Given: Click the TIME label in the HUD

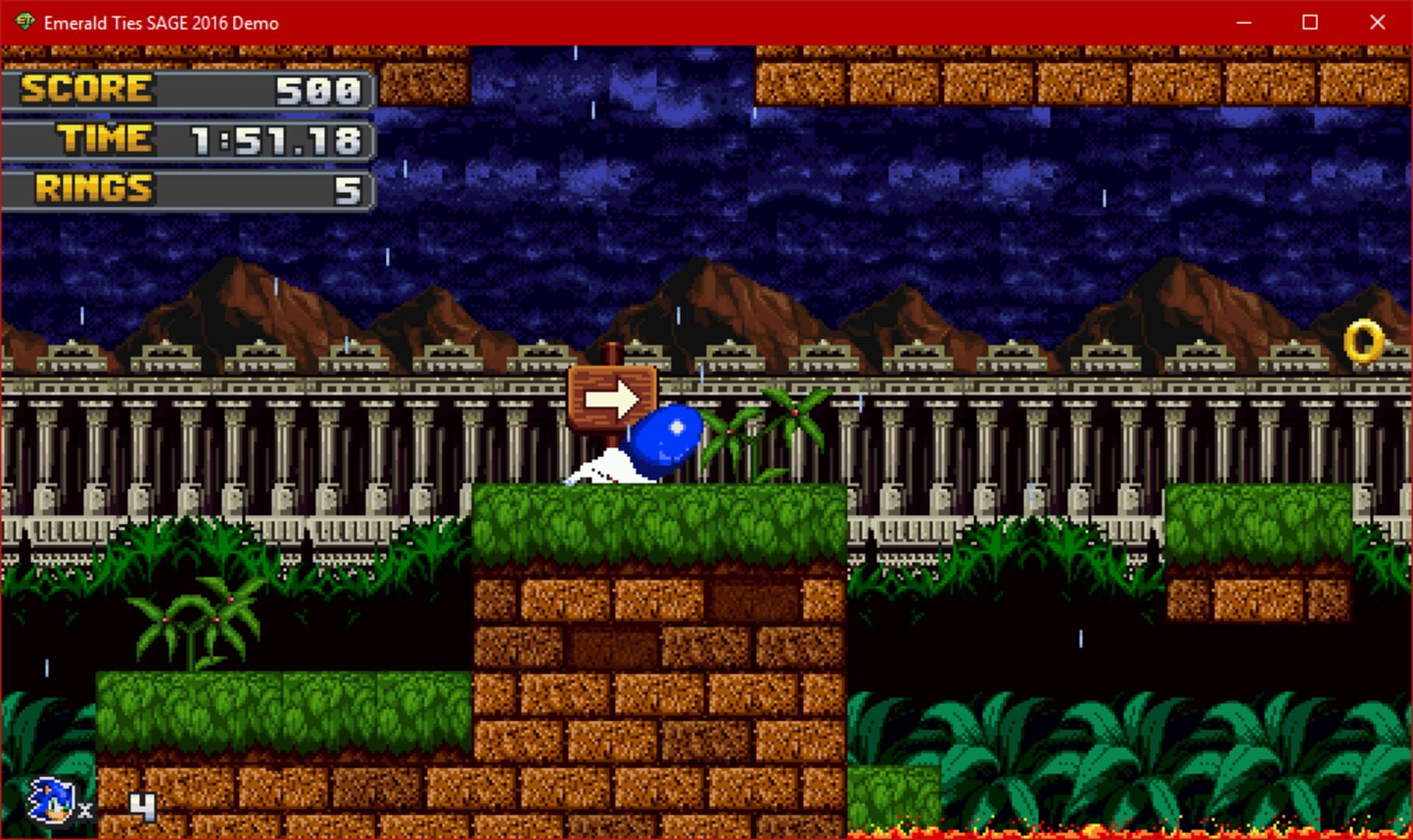Looking at the screenshot, I should coord(103,139).
